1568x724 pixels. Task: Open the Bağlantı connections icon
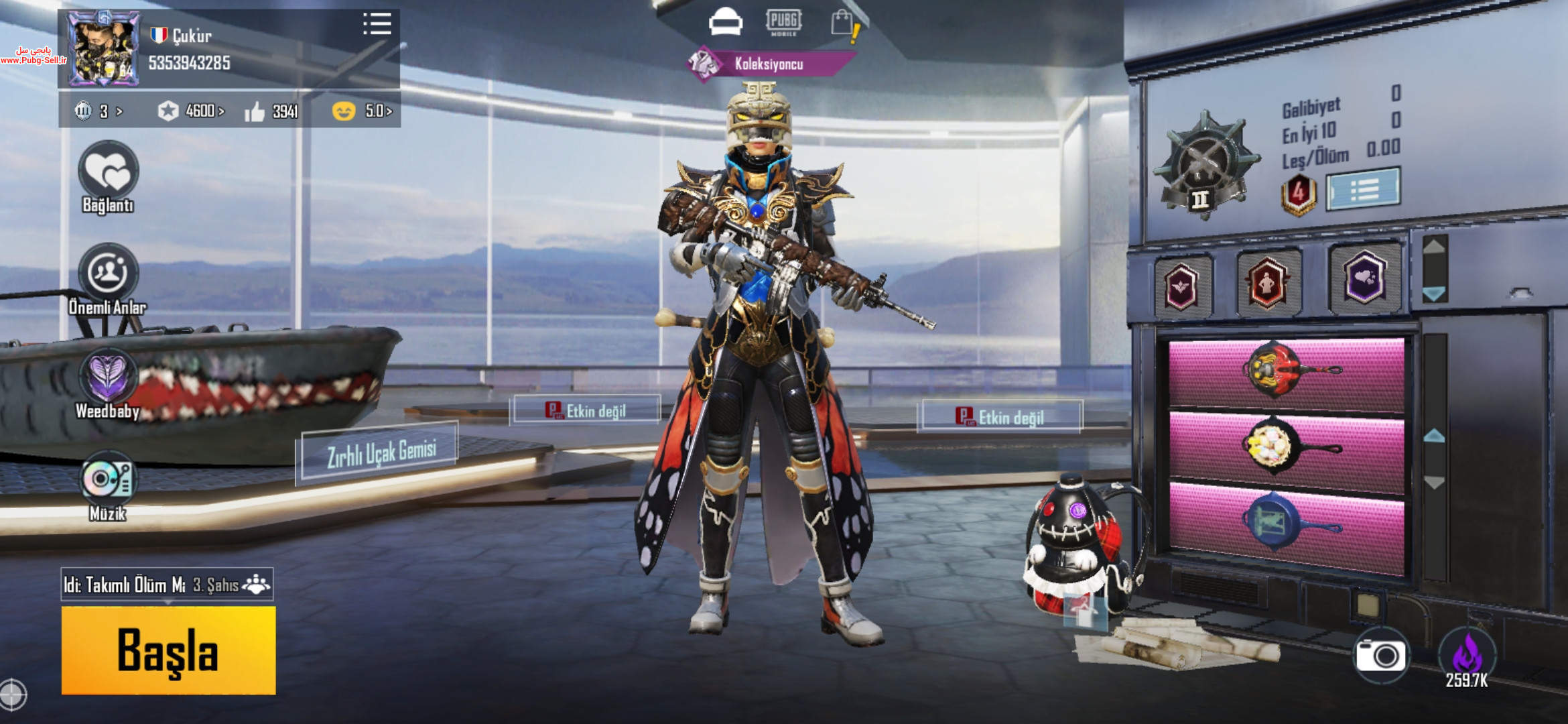click(x=108, y=172)
